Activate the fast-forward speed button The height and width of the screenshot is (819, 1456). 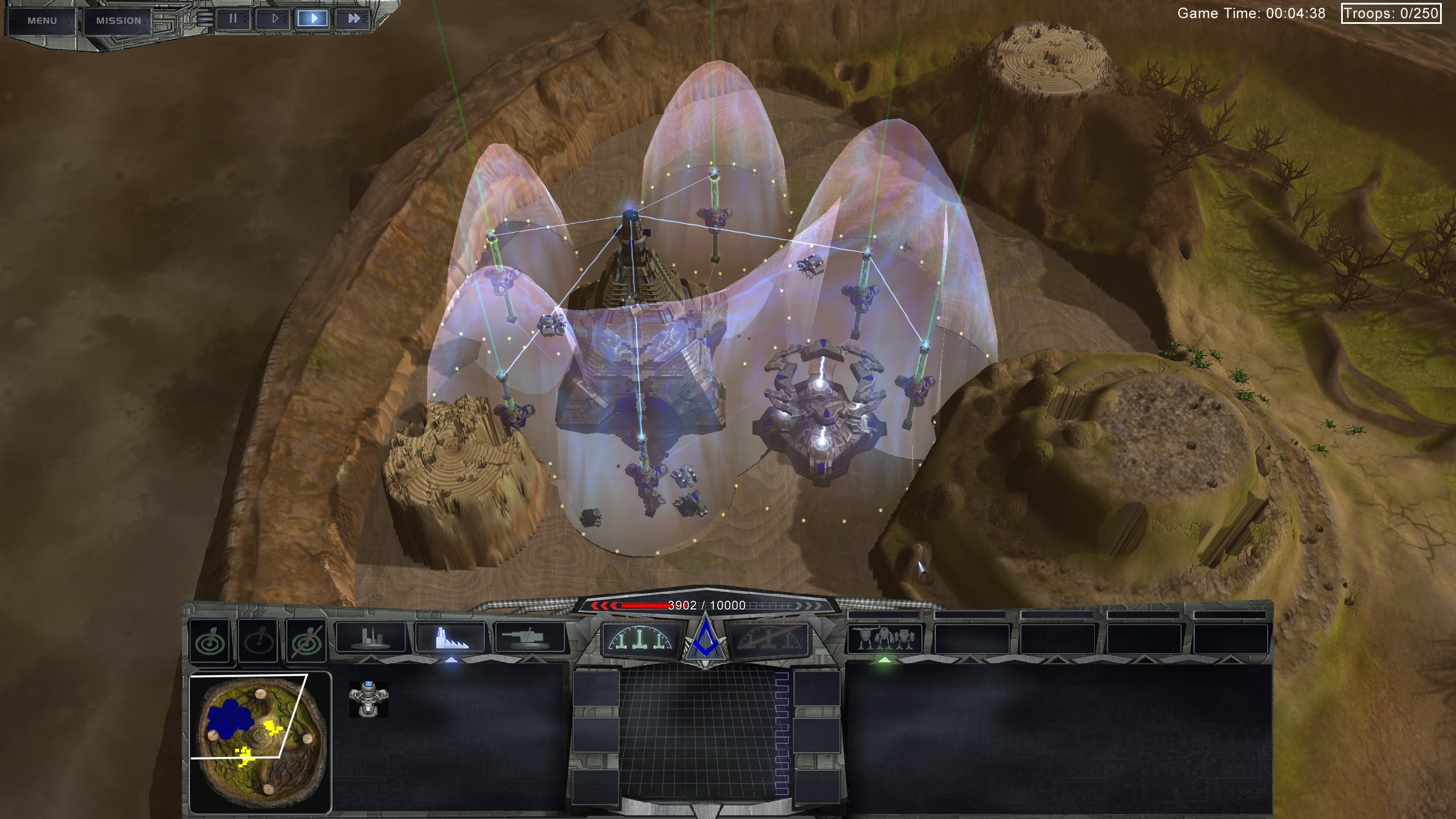point(354,19)
